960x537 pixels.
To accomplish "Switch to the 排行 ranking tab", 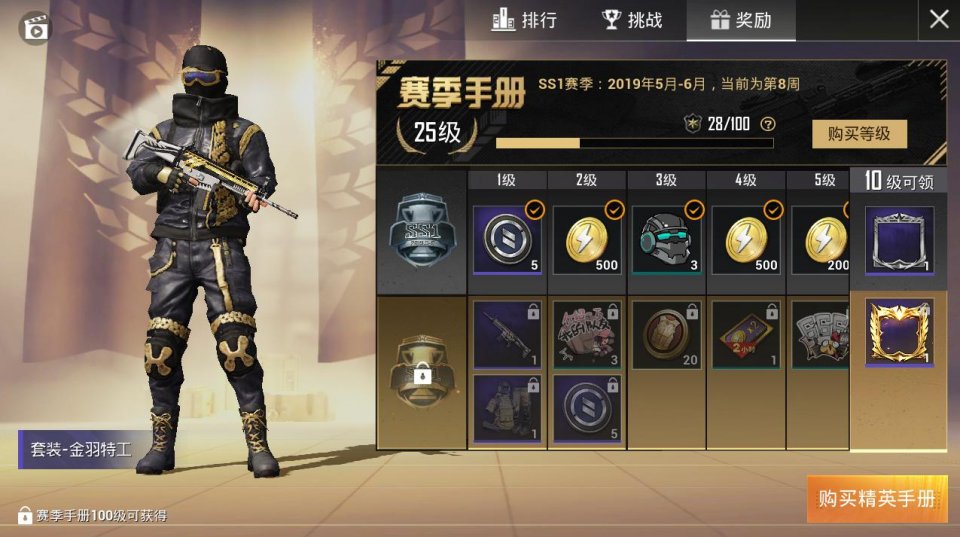I will click(524, 20).
